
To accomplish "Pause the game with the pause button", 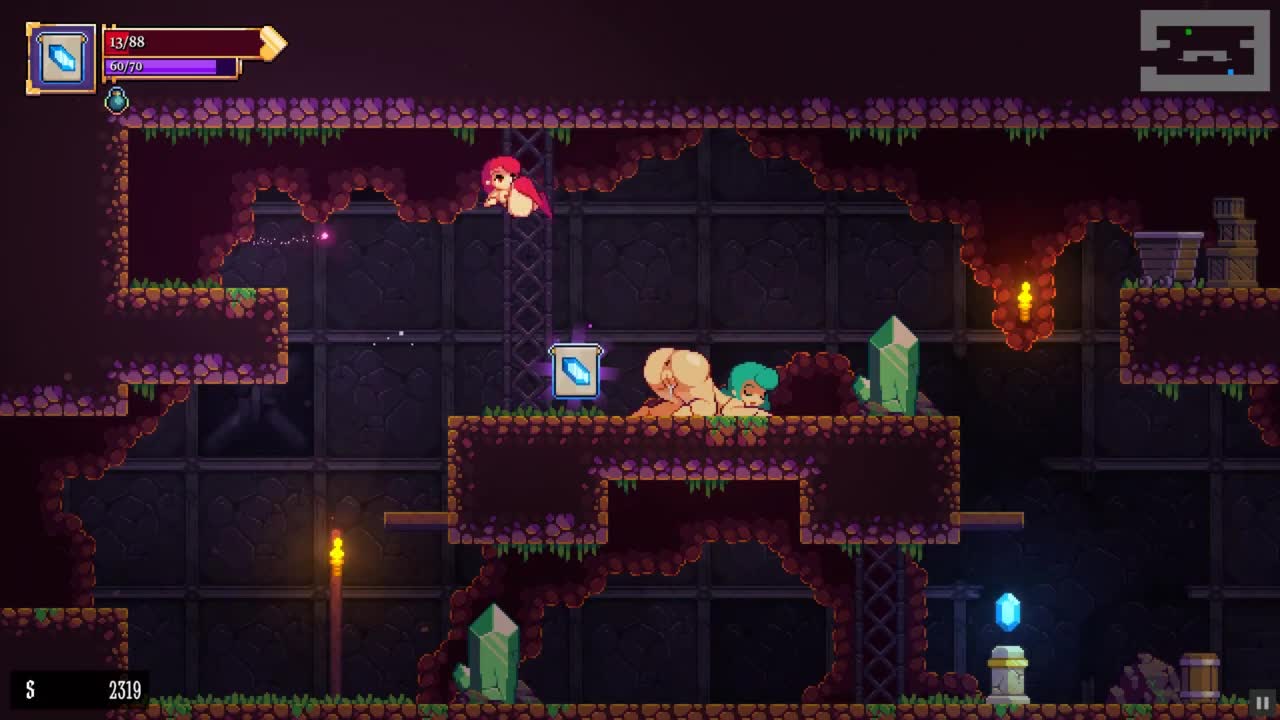I will 1262,703.
